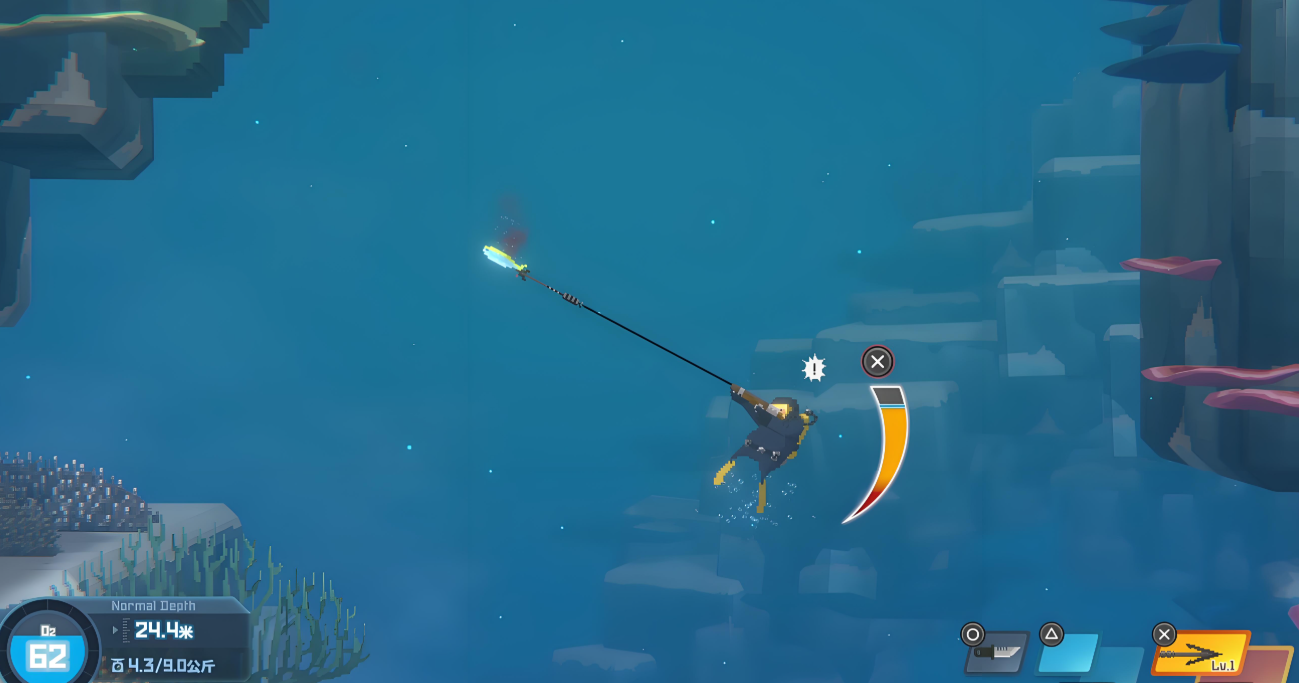Select the dive knife weapon slot

point(998,652)
